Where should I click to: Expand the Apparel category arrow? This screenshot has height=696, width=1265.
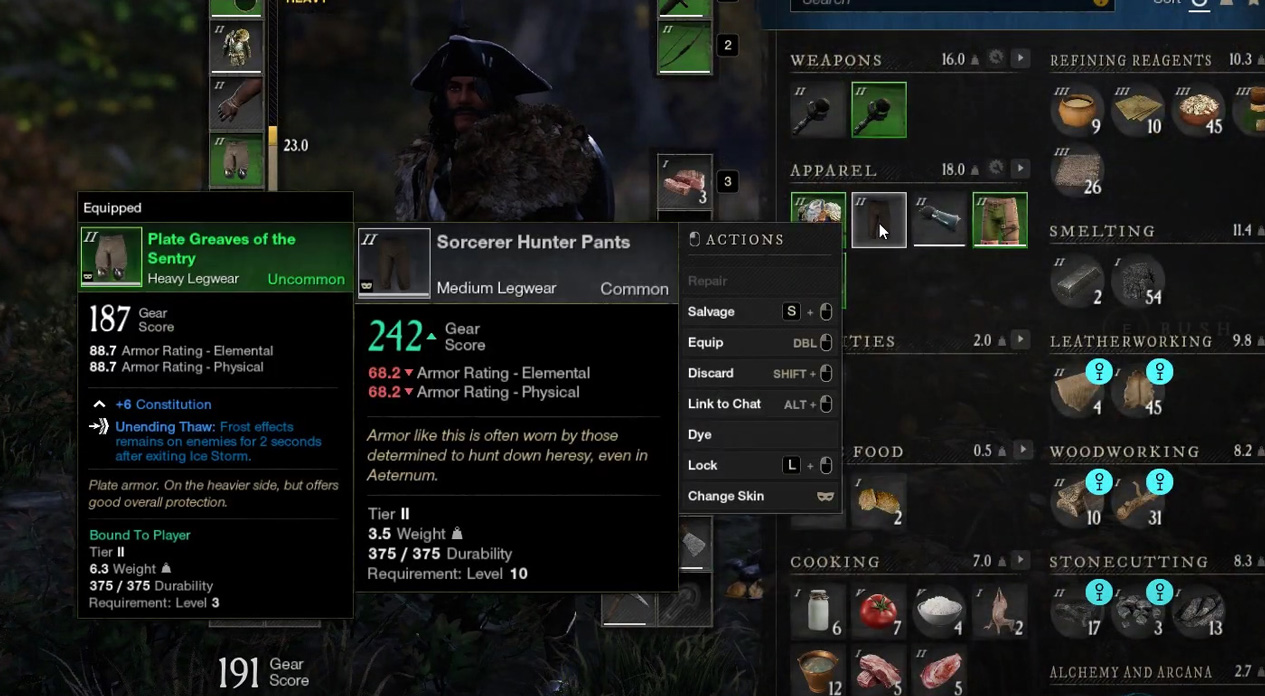click(x=1020, y=169)
